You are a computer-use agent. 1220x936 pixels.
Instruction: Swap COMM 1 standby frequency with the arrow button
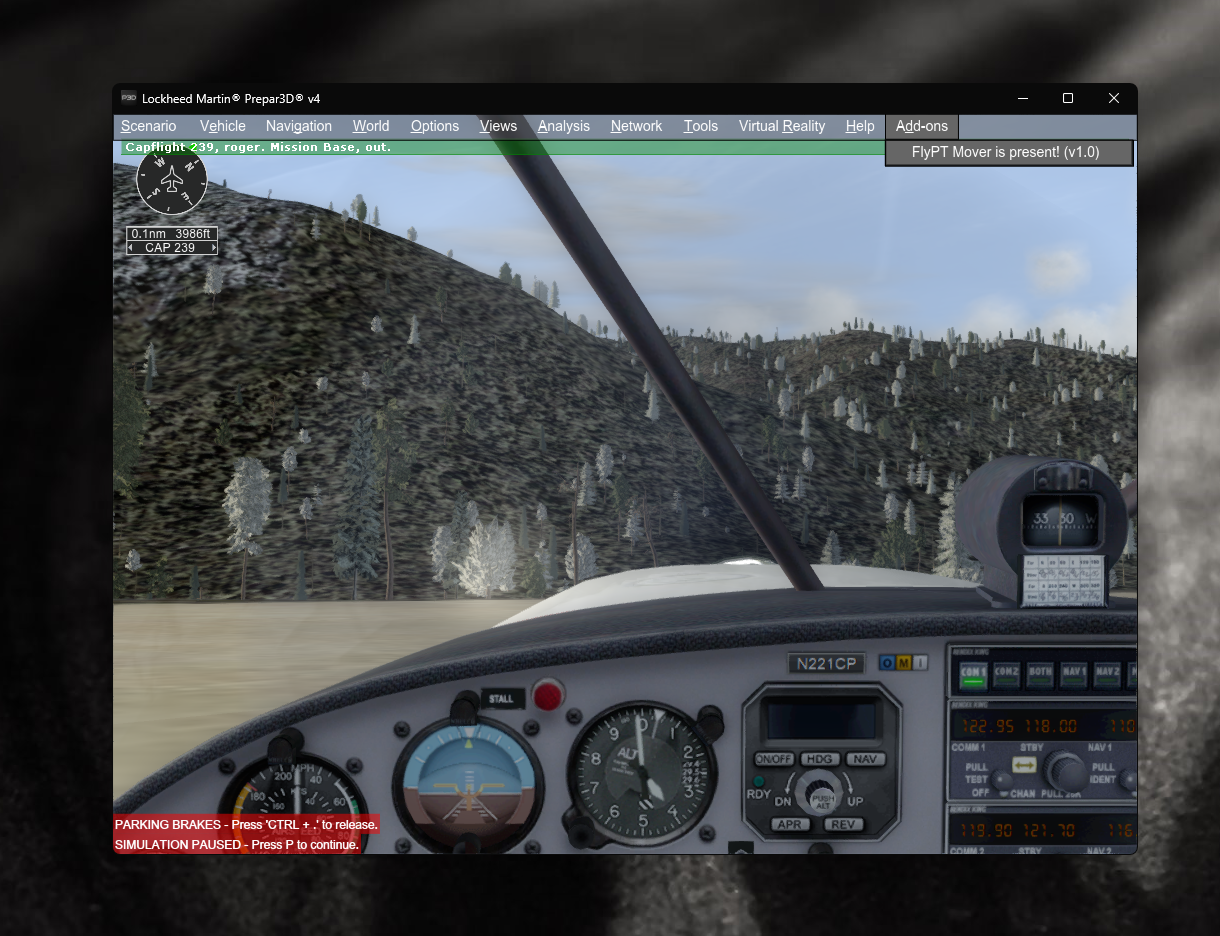[x=1024, y=765]
